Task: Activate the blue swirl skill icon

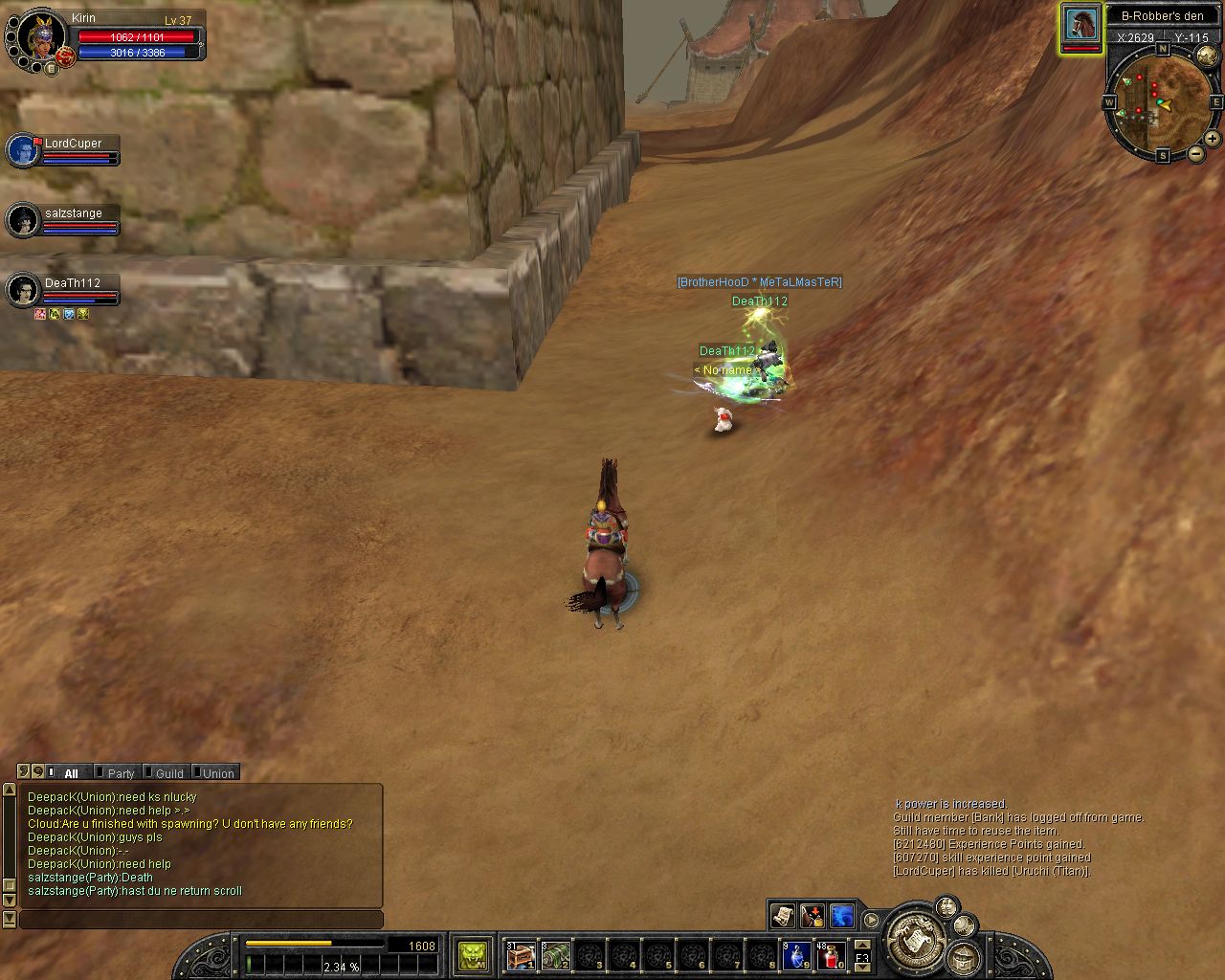Action: click(842, 916)
